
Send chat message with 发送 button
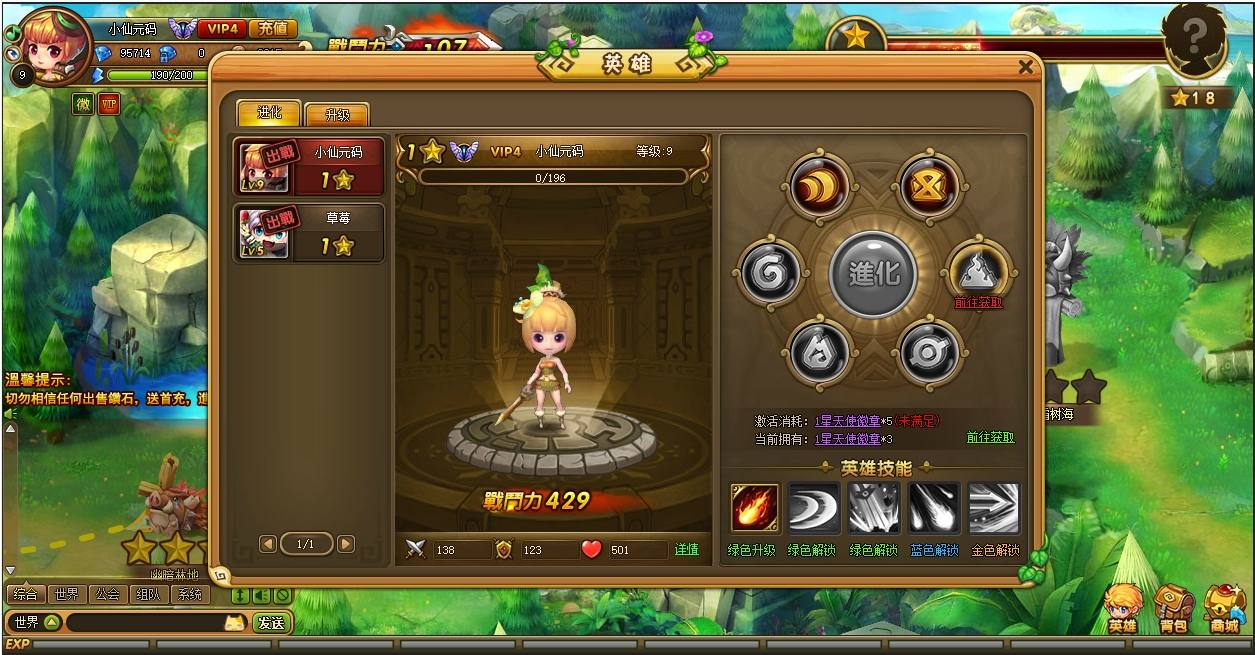click(x=271, y=623)
